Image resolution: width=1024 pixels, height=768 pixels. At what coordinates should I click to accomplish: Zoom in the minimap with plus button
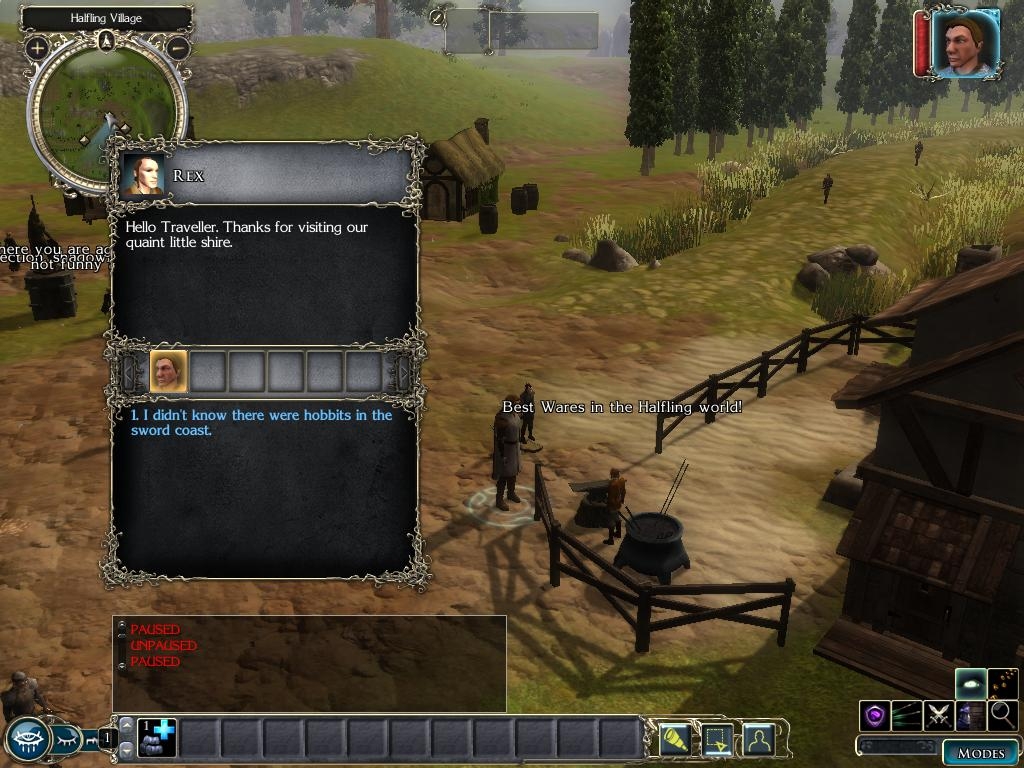38,47
